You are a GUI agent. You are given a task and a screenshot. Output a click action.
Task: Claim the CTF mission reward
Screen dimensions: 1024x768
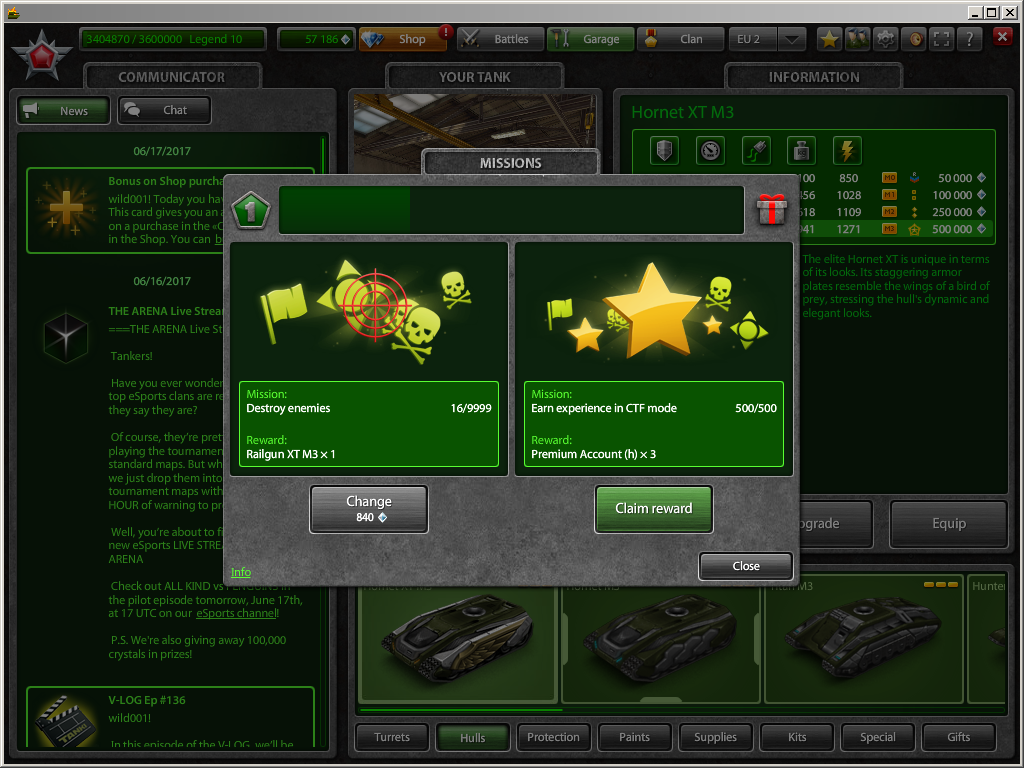(653, 509)
